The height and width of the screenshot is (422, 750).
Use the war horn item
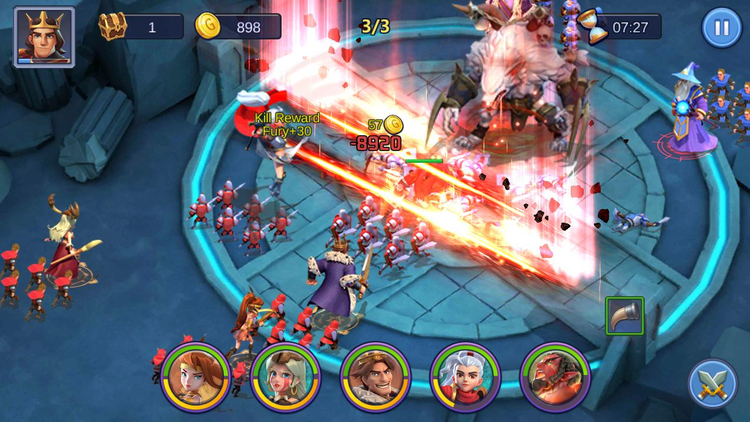coord(624,316)
